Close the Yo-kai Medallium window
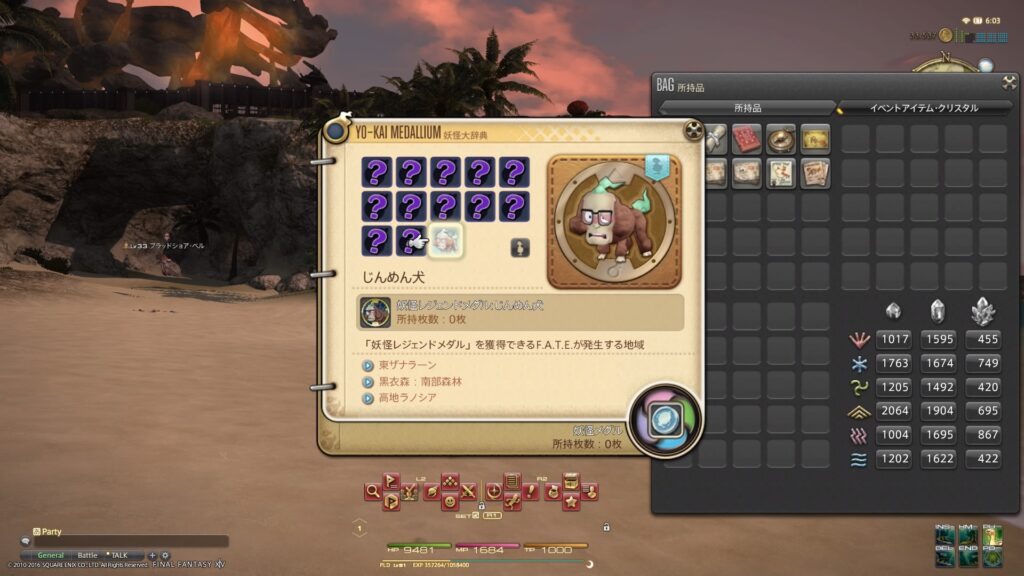Screen dimensions: 1024x576 click(692, 130)
